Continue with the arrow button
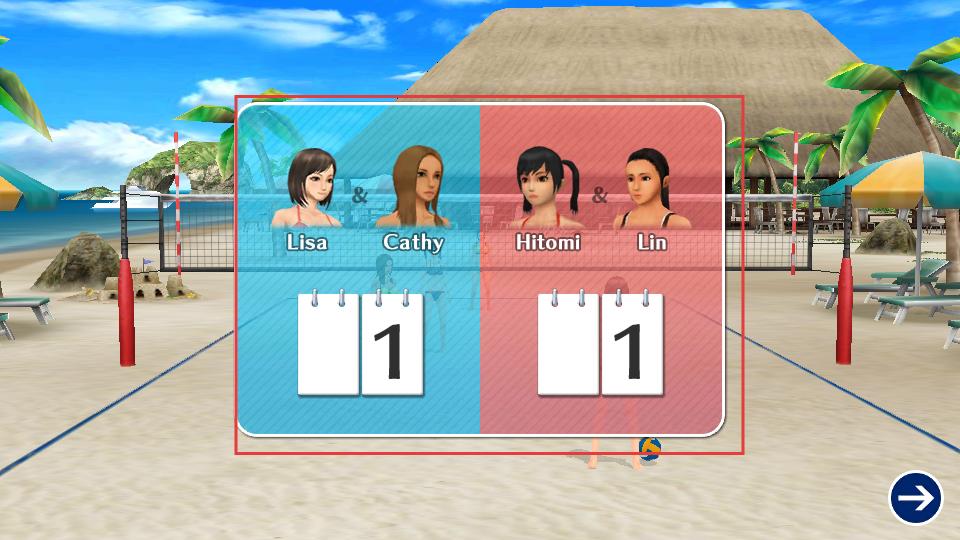This screenshot has width=960, height=540. [x=915, y=497]
